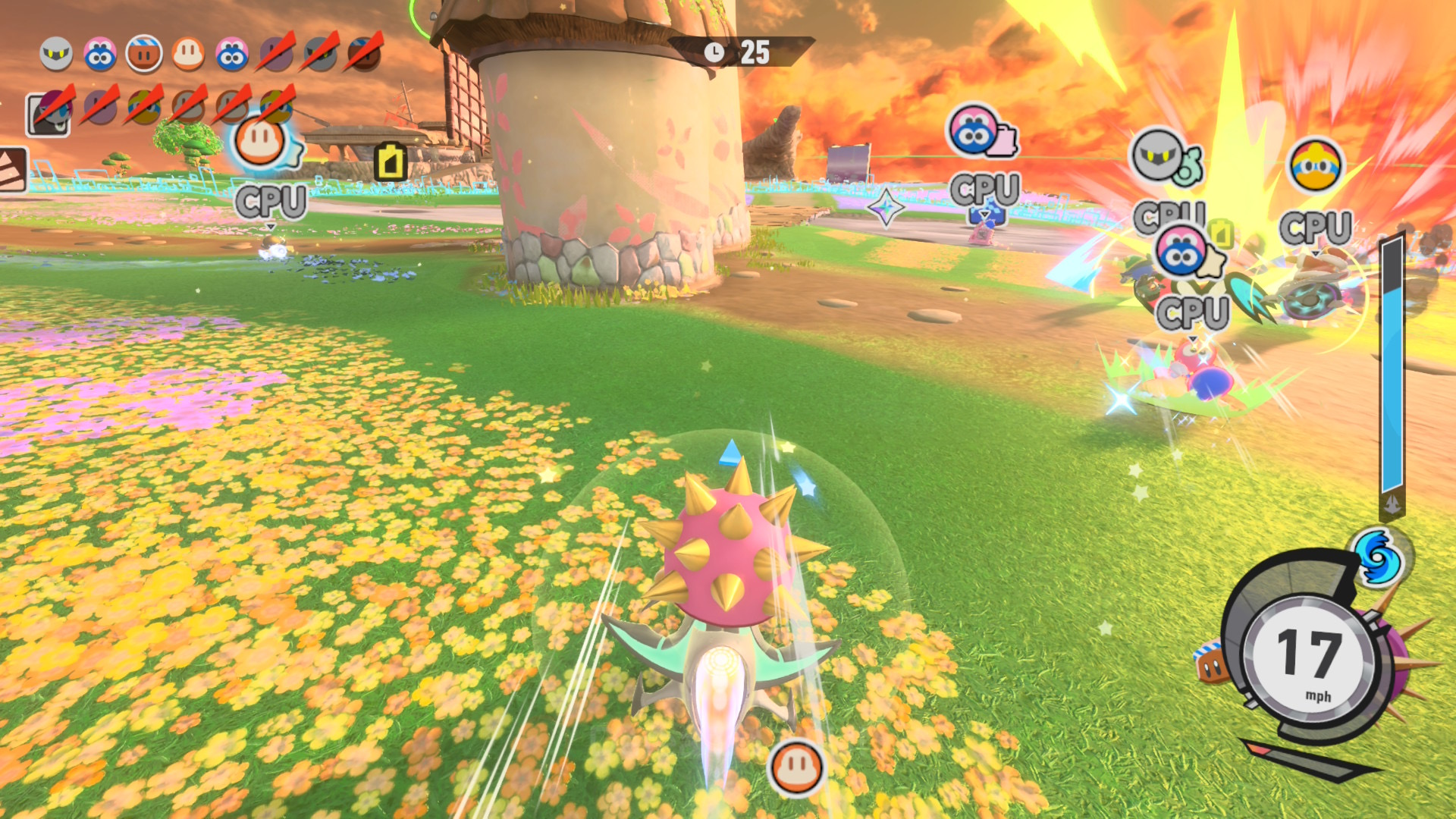Pick the Gooey CPU marker with pink machine badge

(x=974, y=130)
